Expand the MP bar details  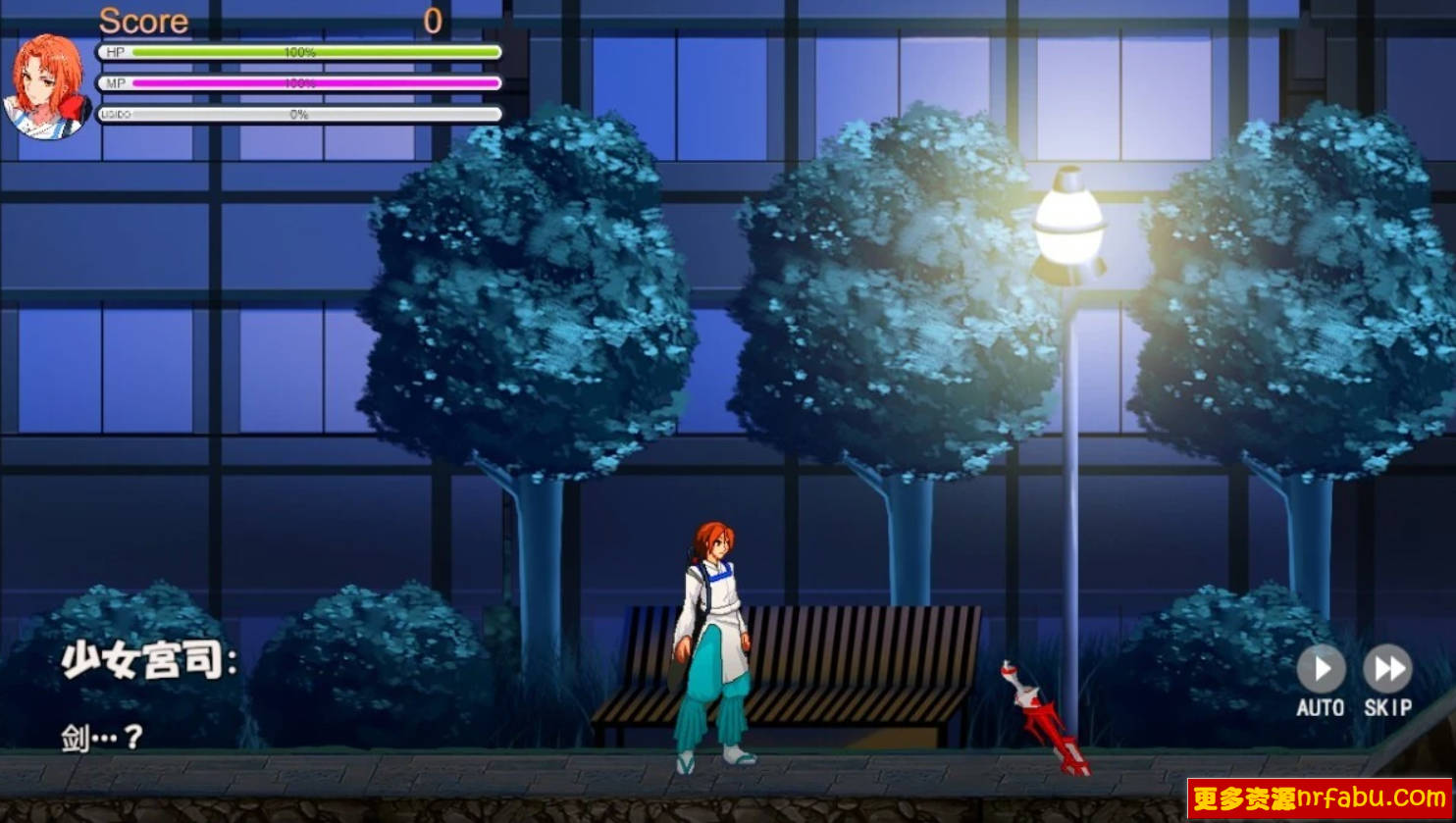click(294, 83)
